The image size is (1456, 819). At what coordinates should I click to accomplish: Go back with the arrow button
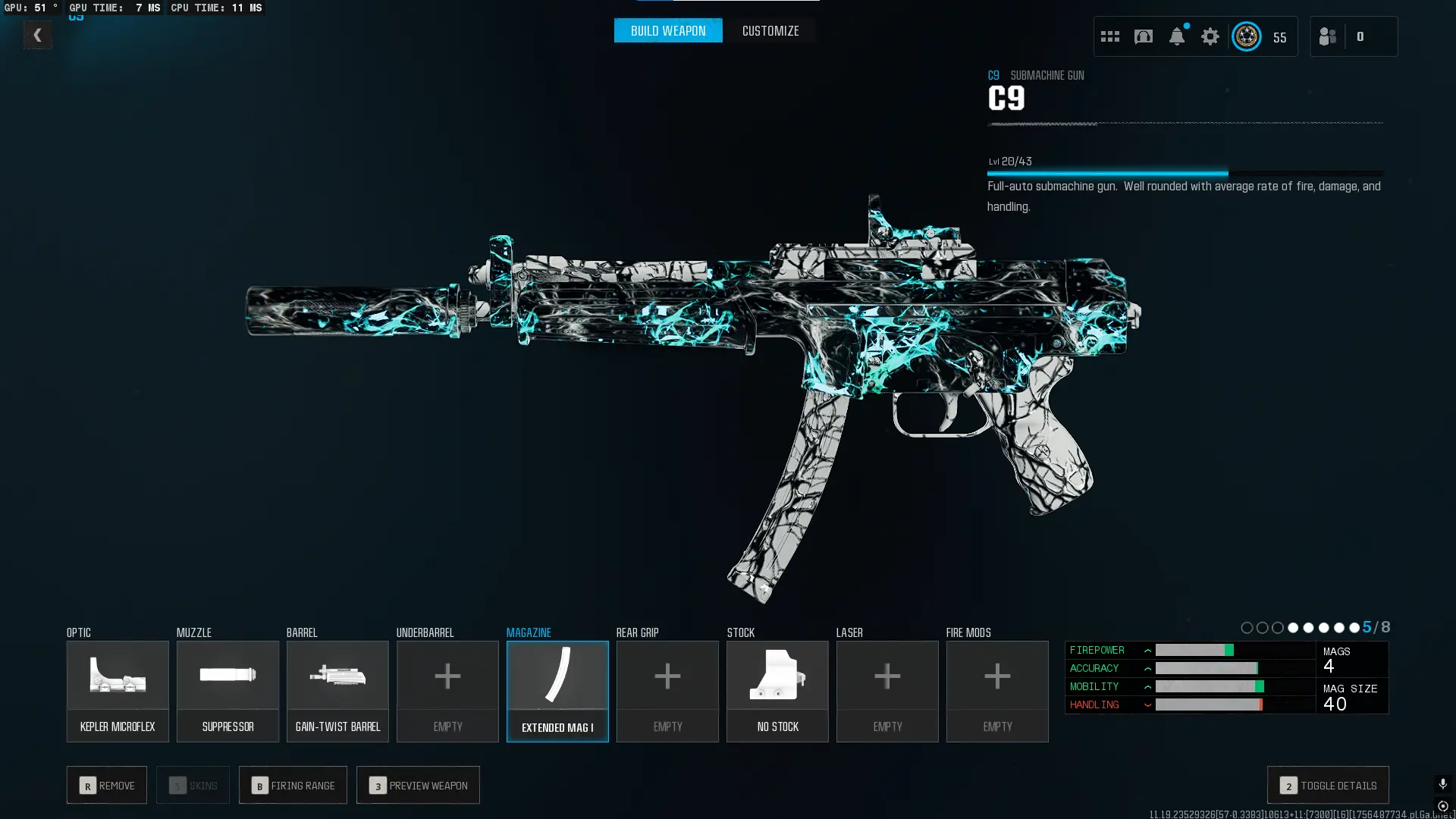(x=37, y=35)
